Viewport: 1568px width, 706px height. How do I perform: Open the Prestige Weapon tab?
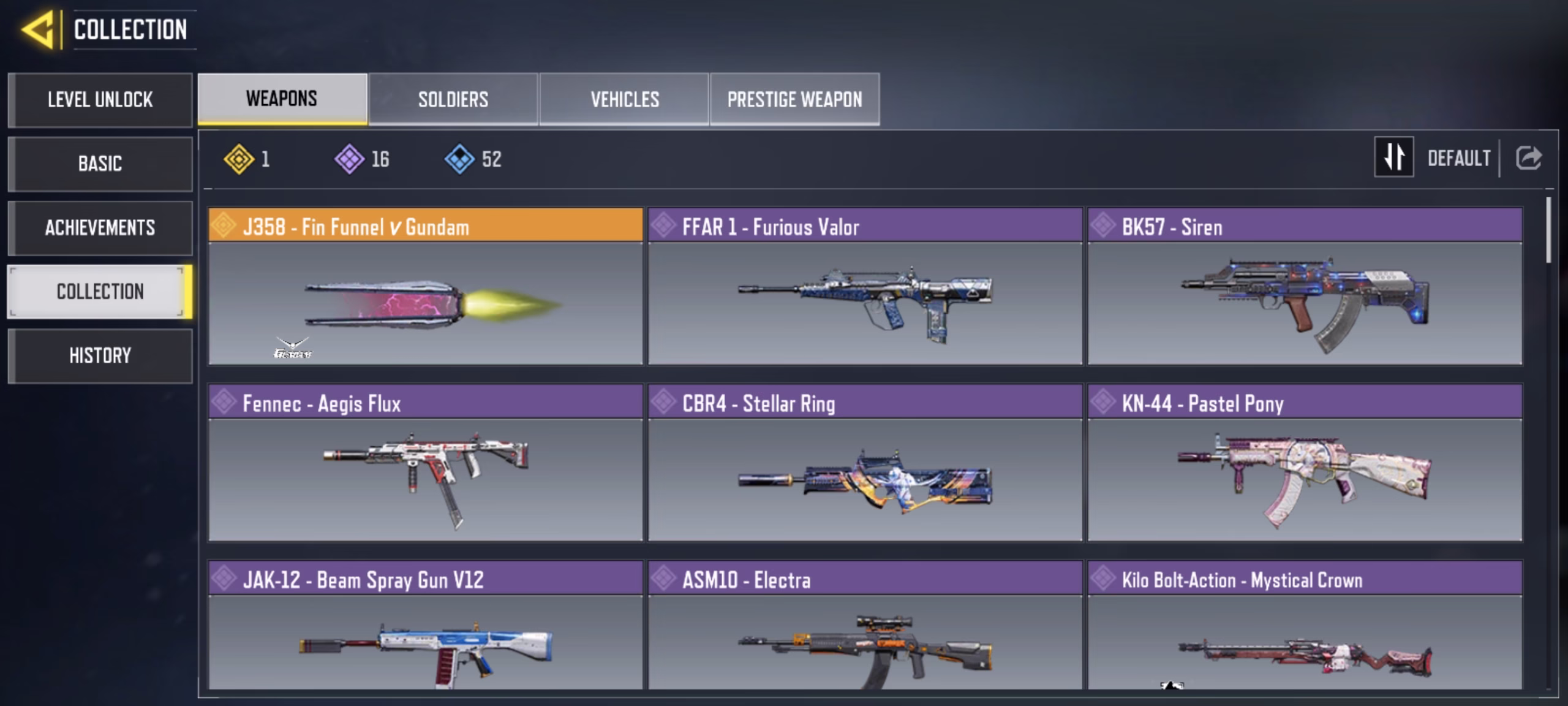tap(794, 99)
